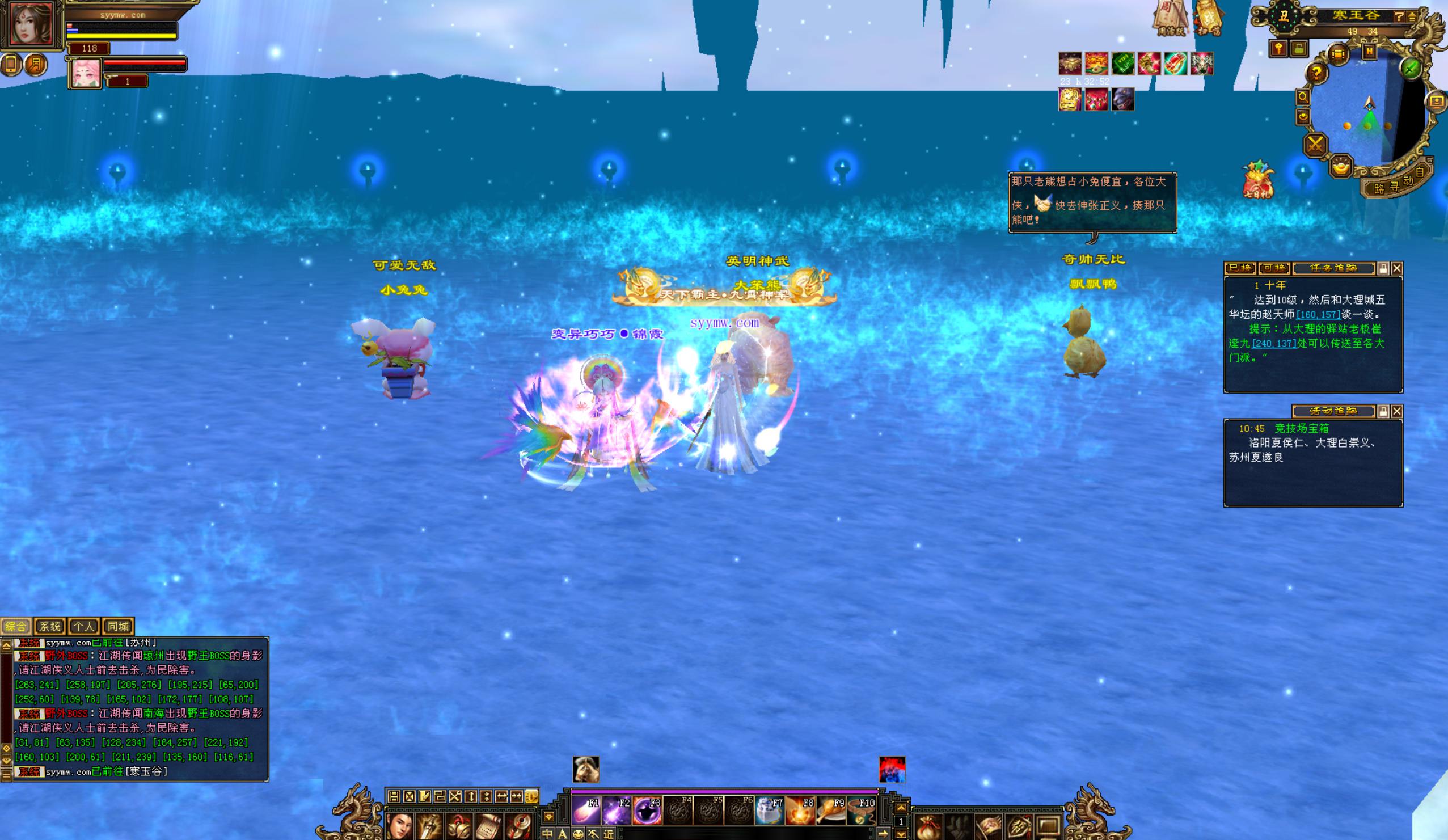Close the 活动追踪 activity tracker panel

1397,411
